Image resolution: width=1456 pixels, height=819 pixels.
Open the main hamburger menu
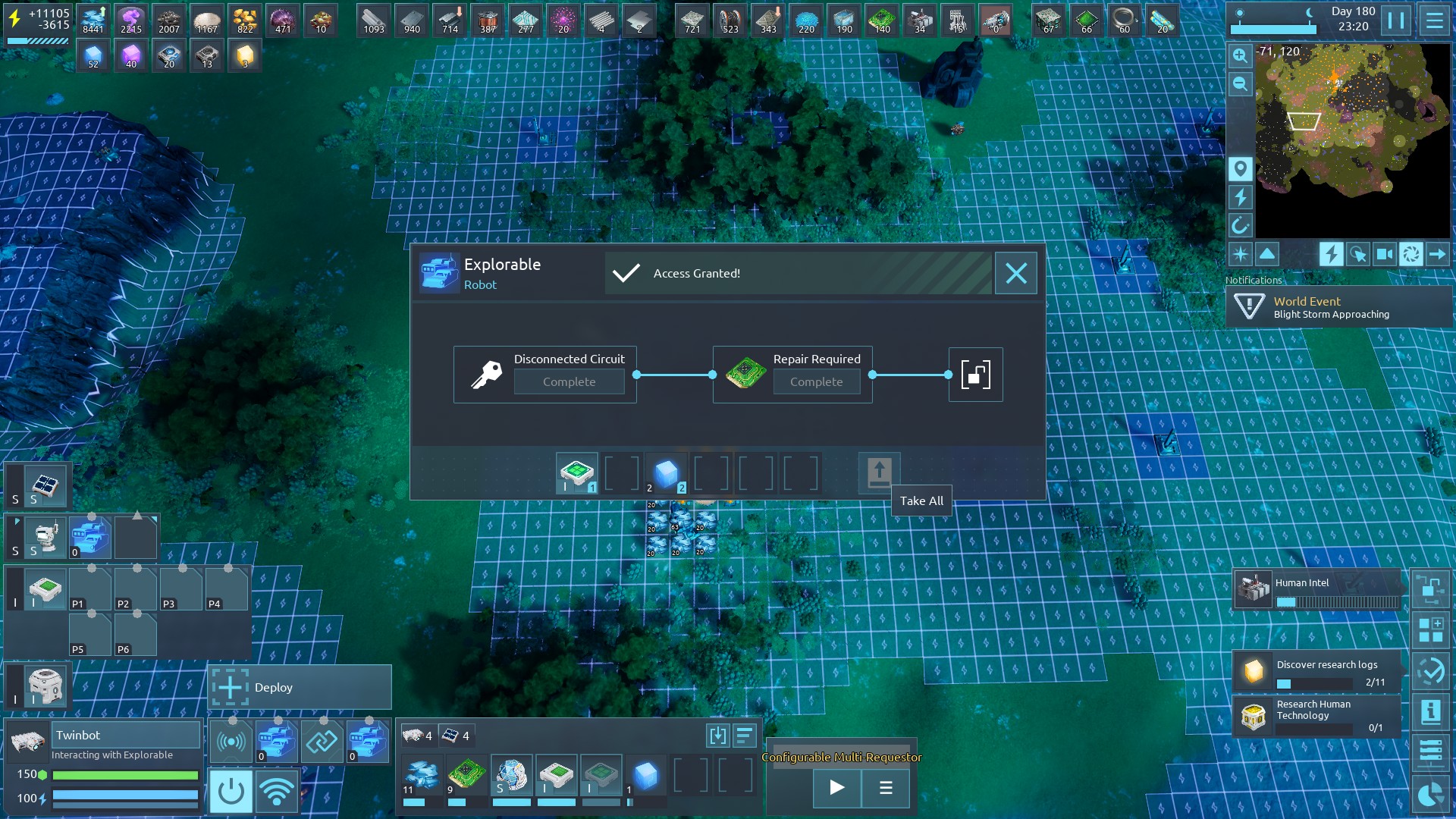click(x=1434, y=20)
